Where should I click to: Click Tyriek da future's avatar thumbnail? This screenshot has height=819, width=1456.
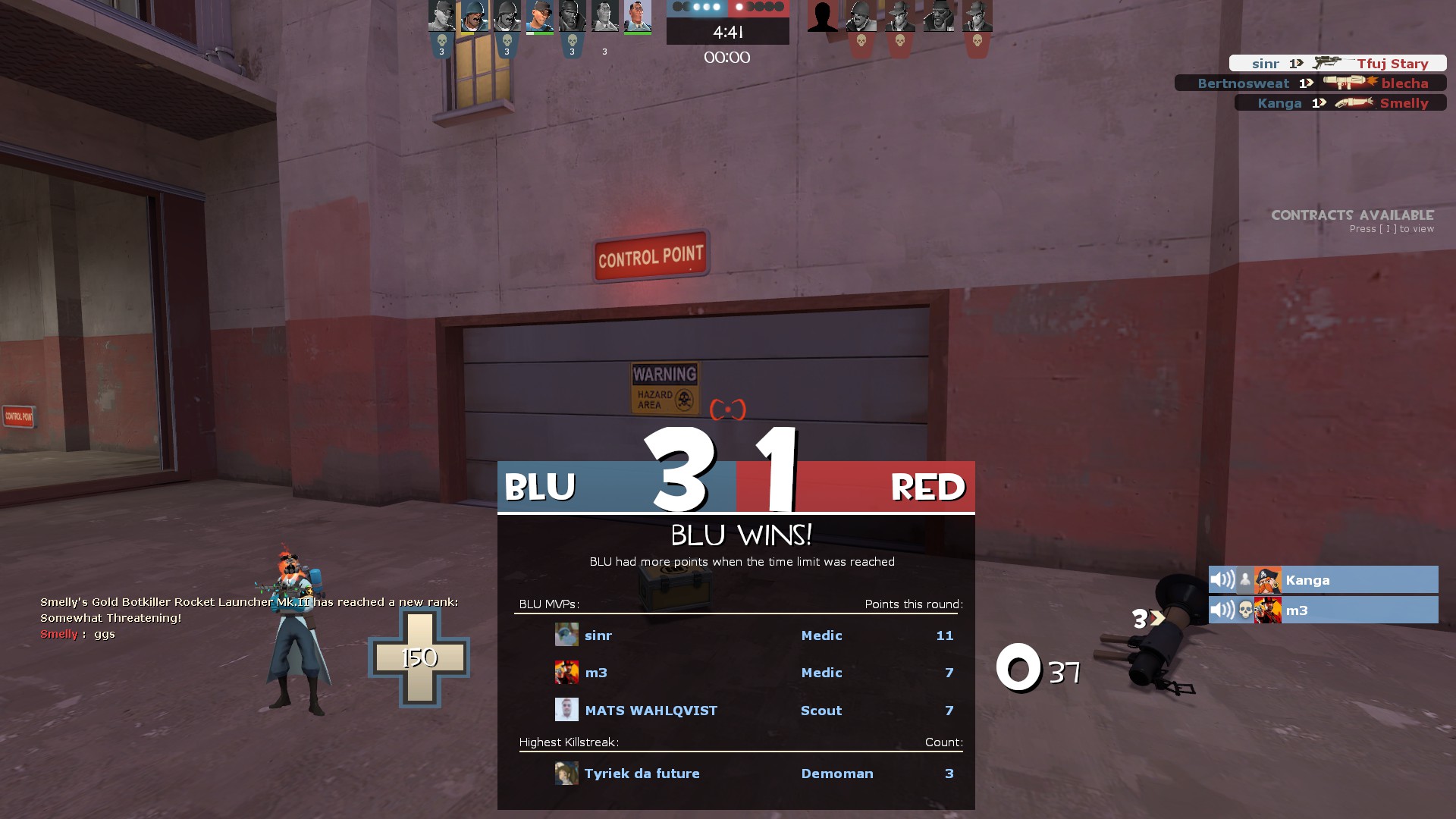(x=566, y=773)
